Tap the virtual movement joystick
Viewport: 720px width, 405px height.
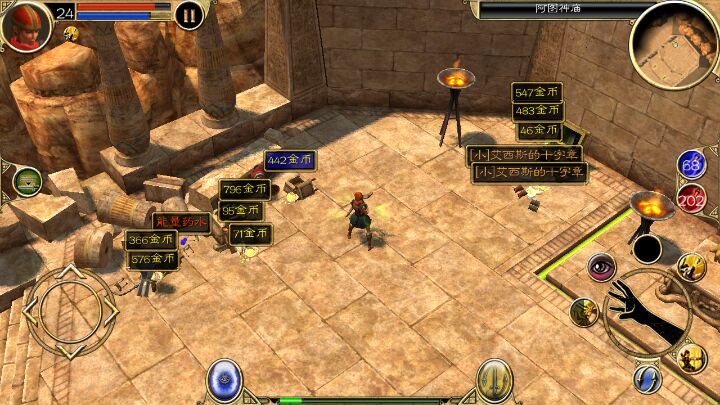coord(70,313)
